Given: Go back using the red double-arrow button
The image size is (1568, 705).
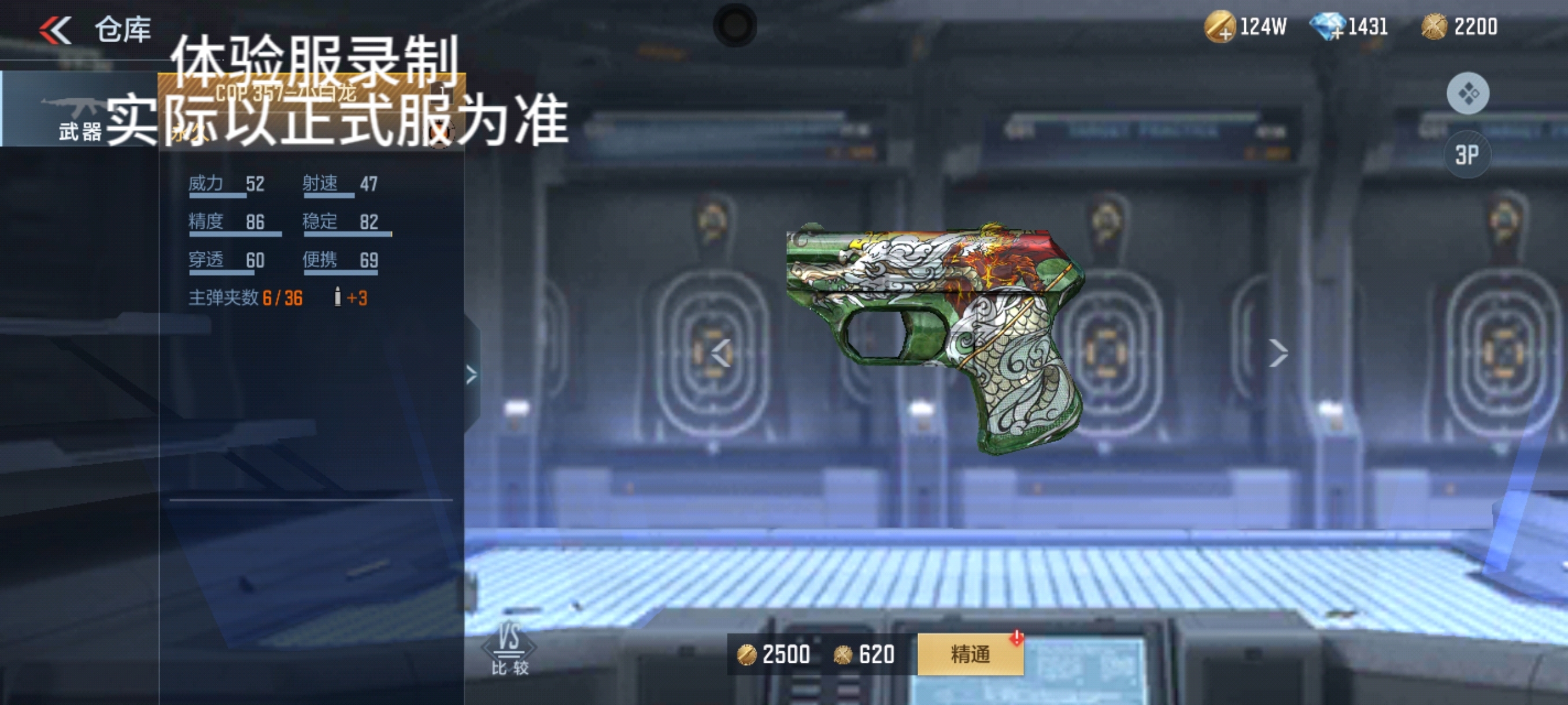Looking at the screenshot, I should (x=56, y=30).
